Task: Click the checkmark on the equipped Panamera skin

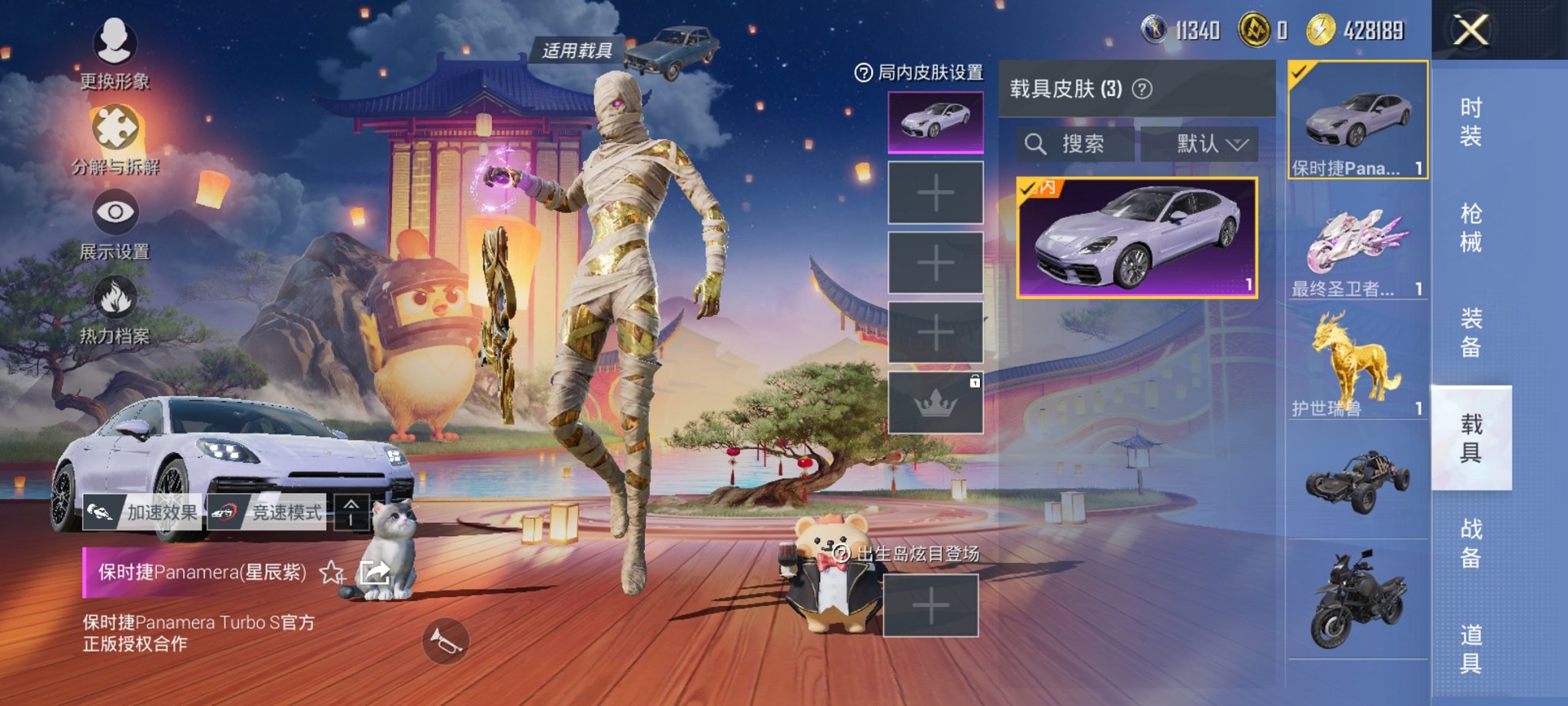Action: coord(1300,69)
